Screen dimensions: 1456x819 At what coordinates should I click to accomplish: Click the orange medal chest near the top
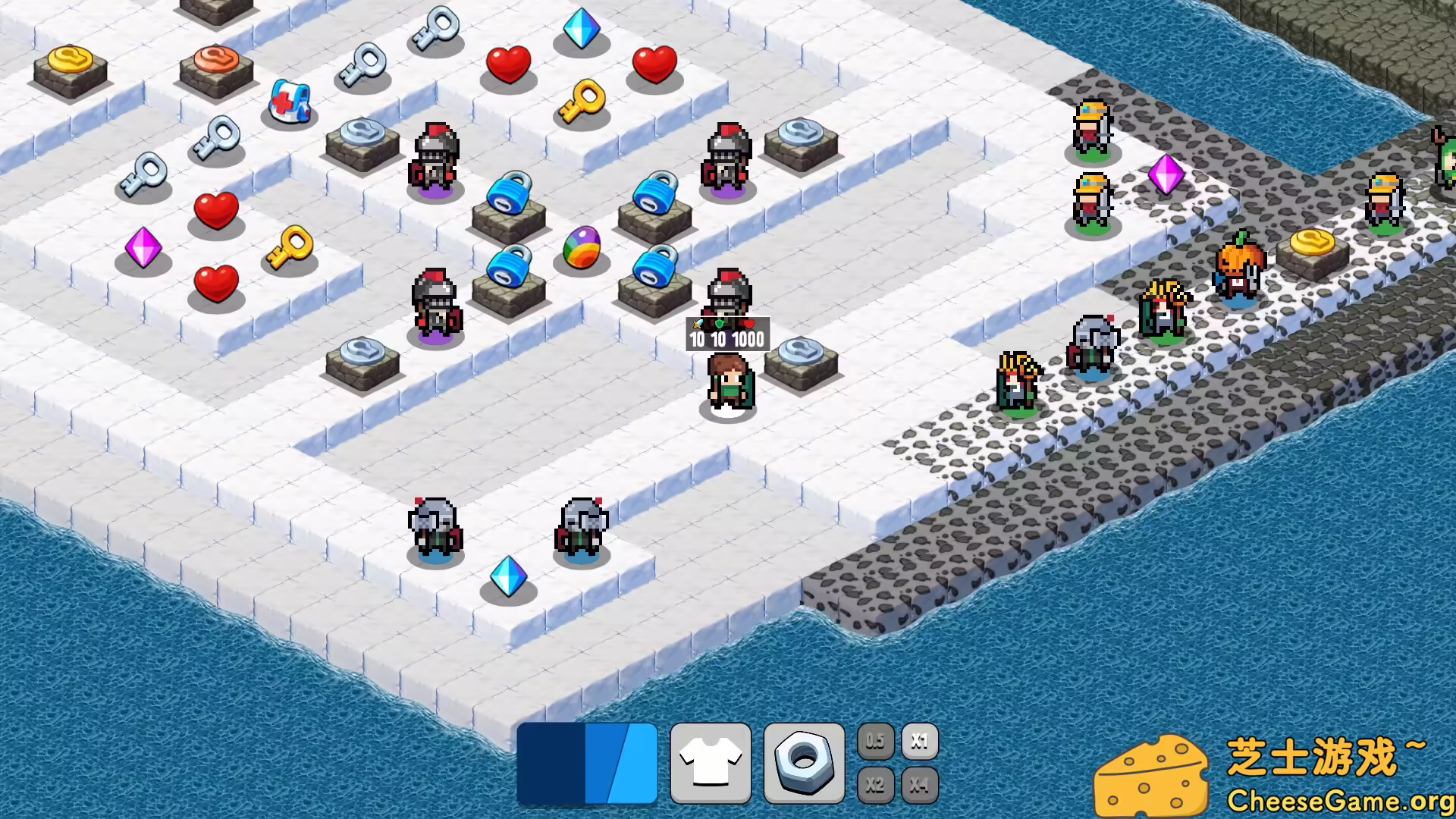[216, 61]
